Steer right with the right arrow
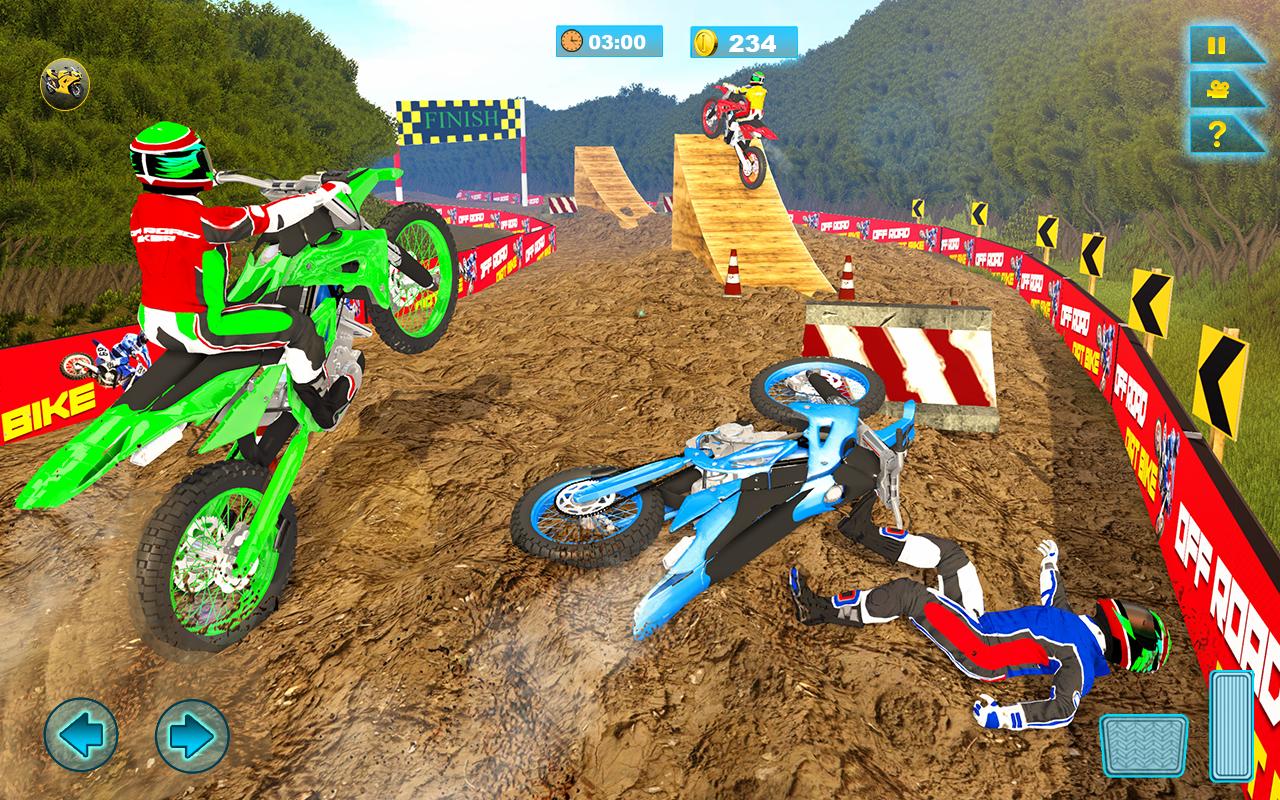The image size is (1280, 800). pyautogui.click(x=192, y=735)
